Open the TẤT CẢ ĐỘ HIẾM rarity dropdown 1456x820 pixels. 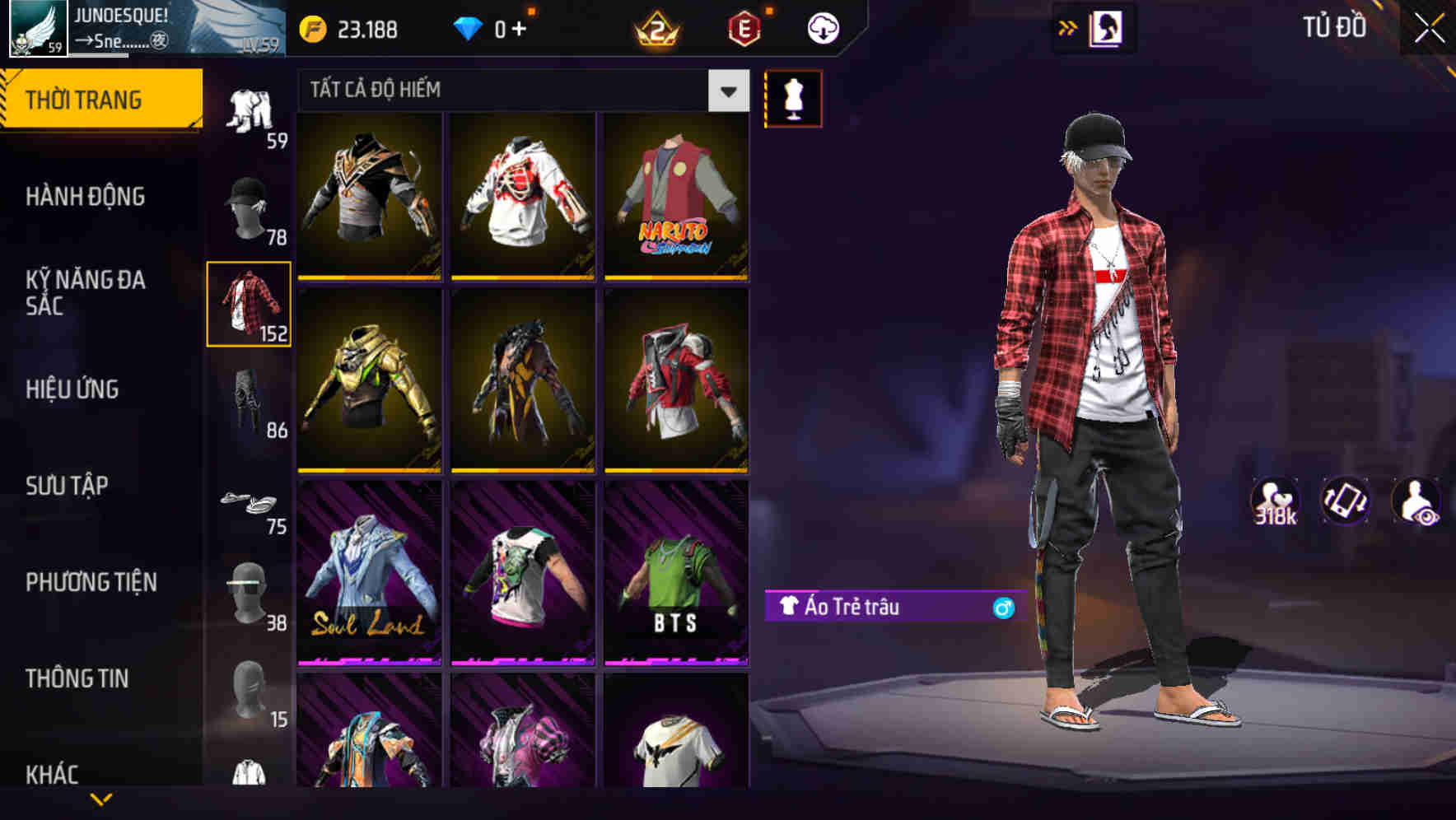[726, 91]
